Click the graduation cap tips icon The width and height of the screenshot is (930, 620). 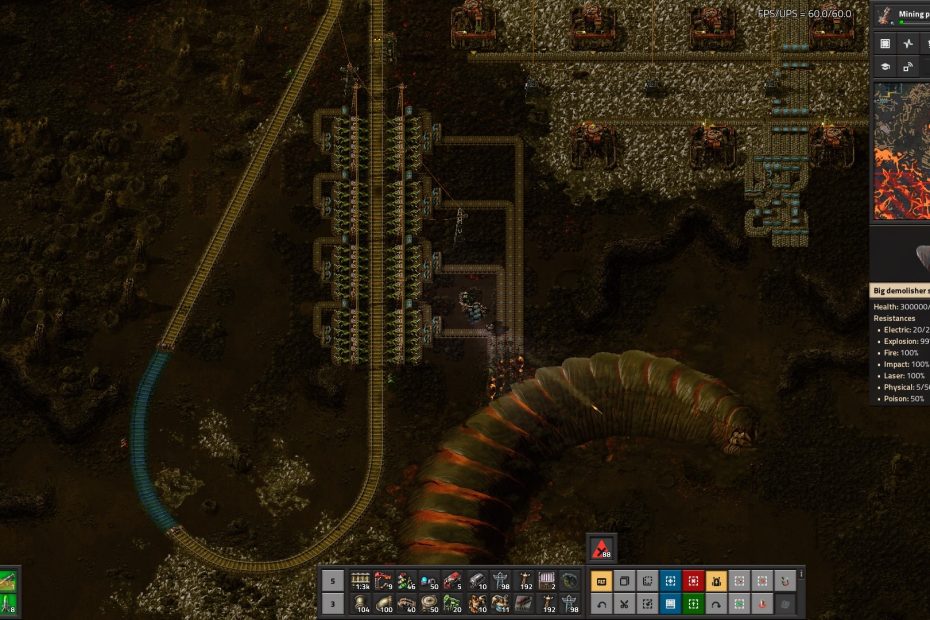pos(885,66)
